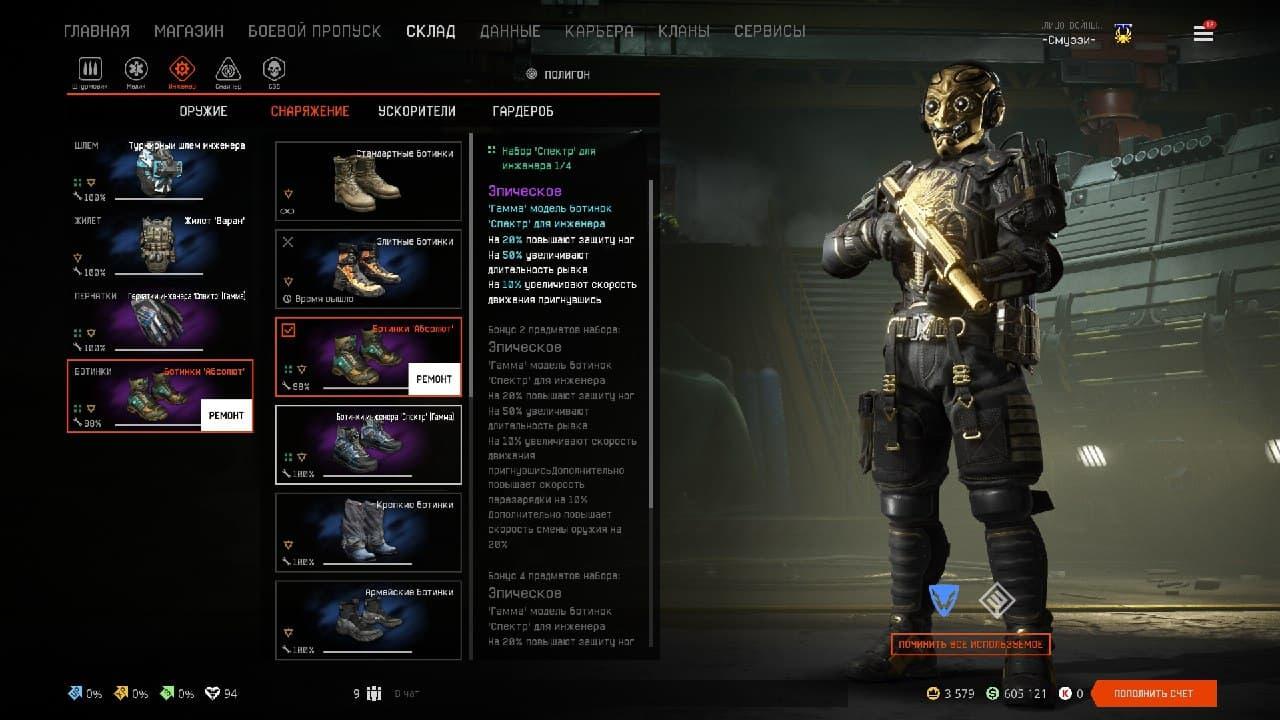Image resolution: width=1280 pixels, height=720 pixels.
Task: Switch to the ГАРДЕРОБ tab
Action: (523, 111)
